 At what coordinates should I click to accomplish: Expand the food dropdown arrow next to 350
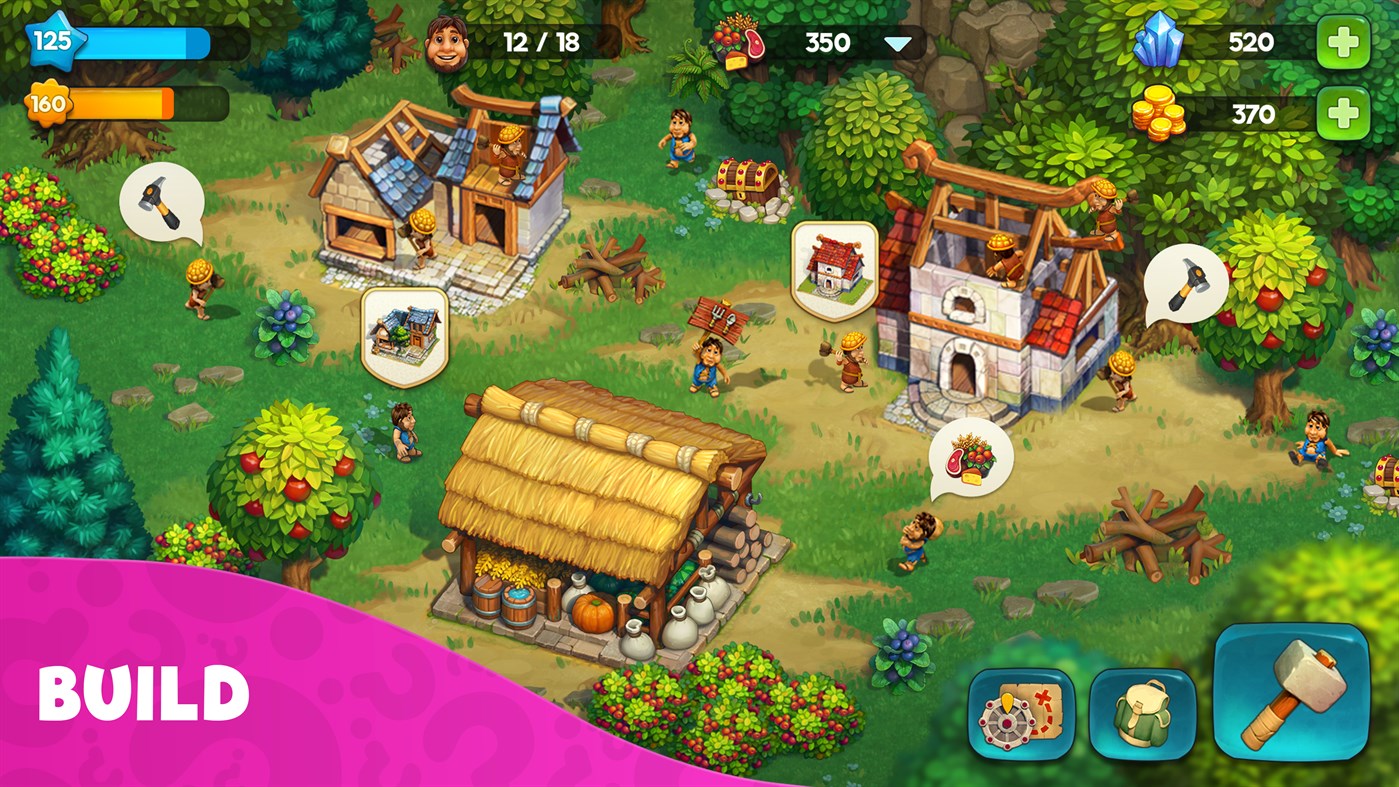coord(899,43)
